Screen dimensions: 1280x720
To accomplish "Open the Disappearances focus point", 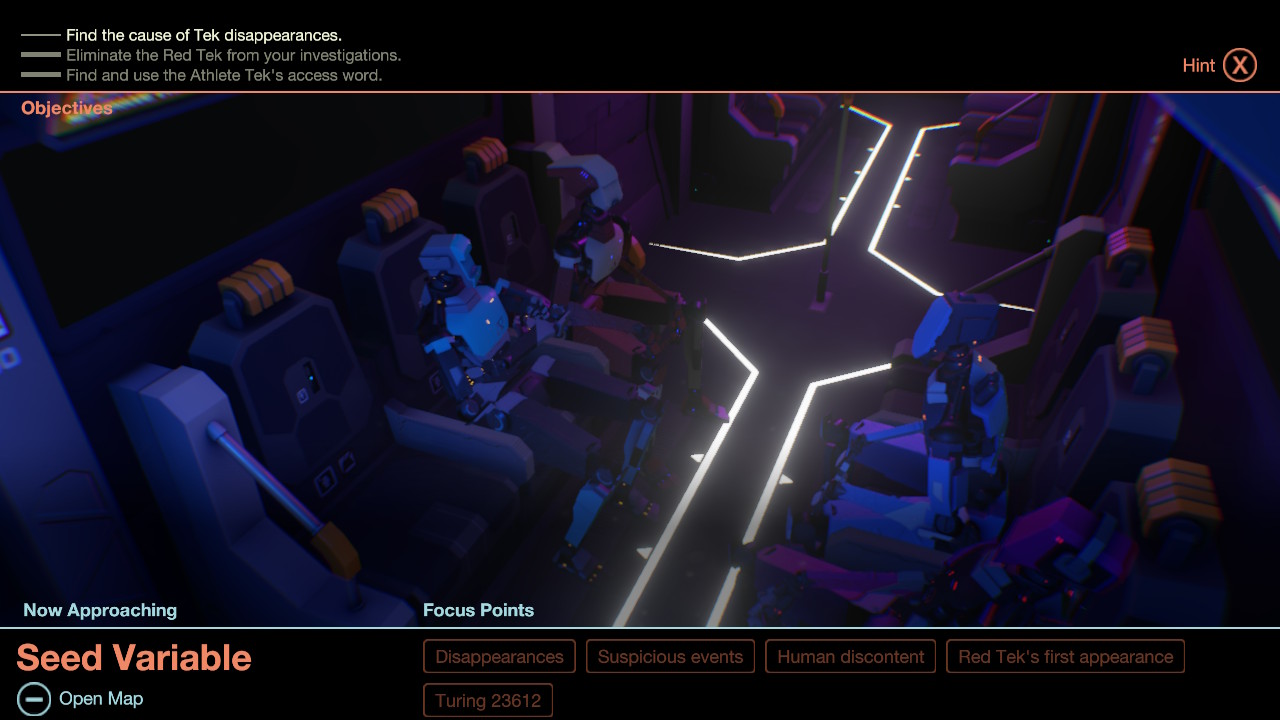I will [x=499, y=656].
